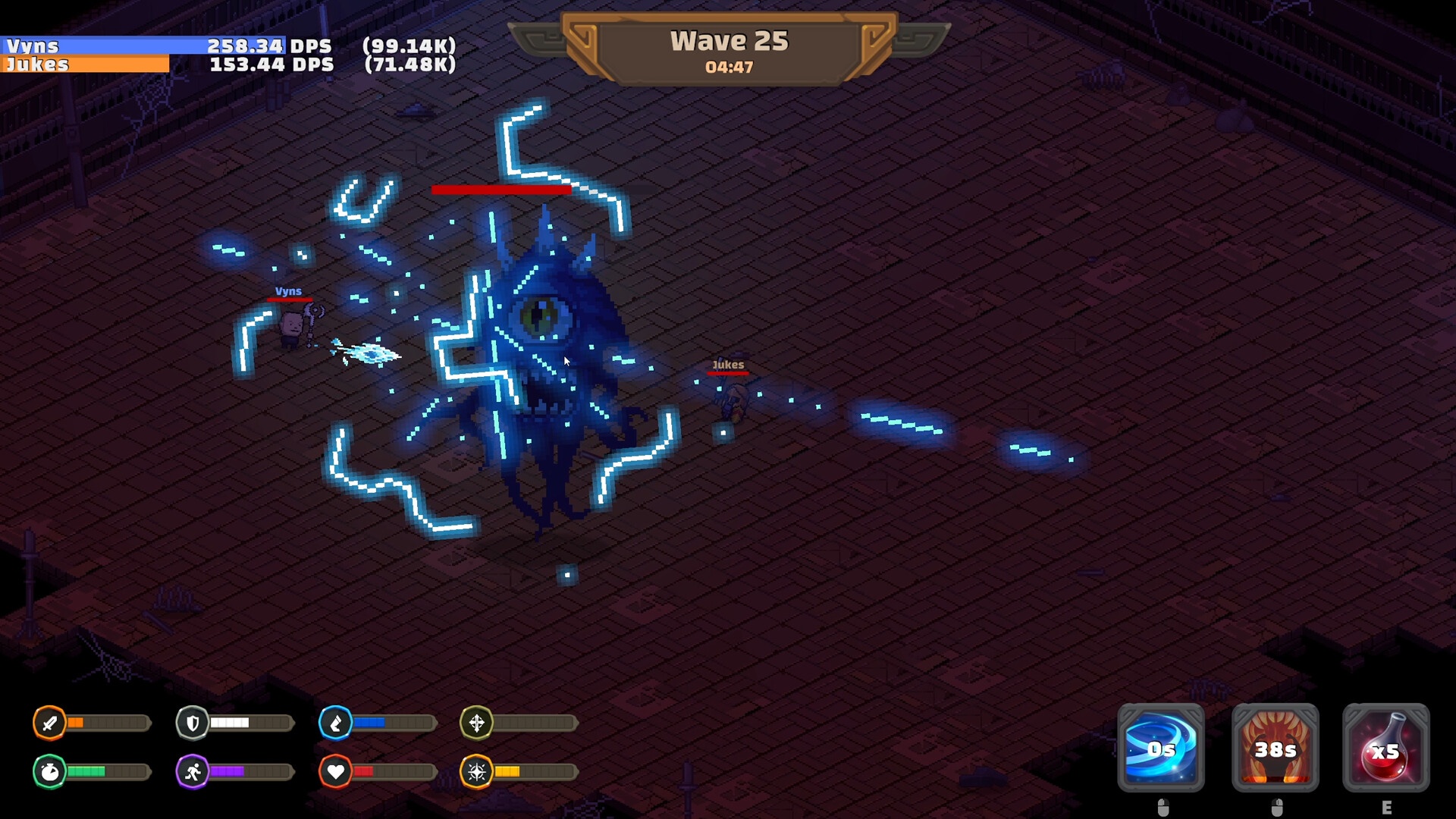
Task: Select the purple running man stat icon
Action: (x=193, y=772)
